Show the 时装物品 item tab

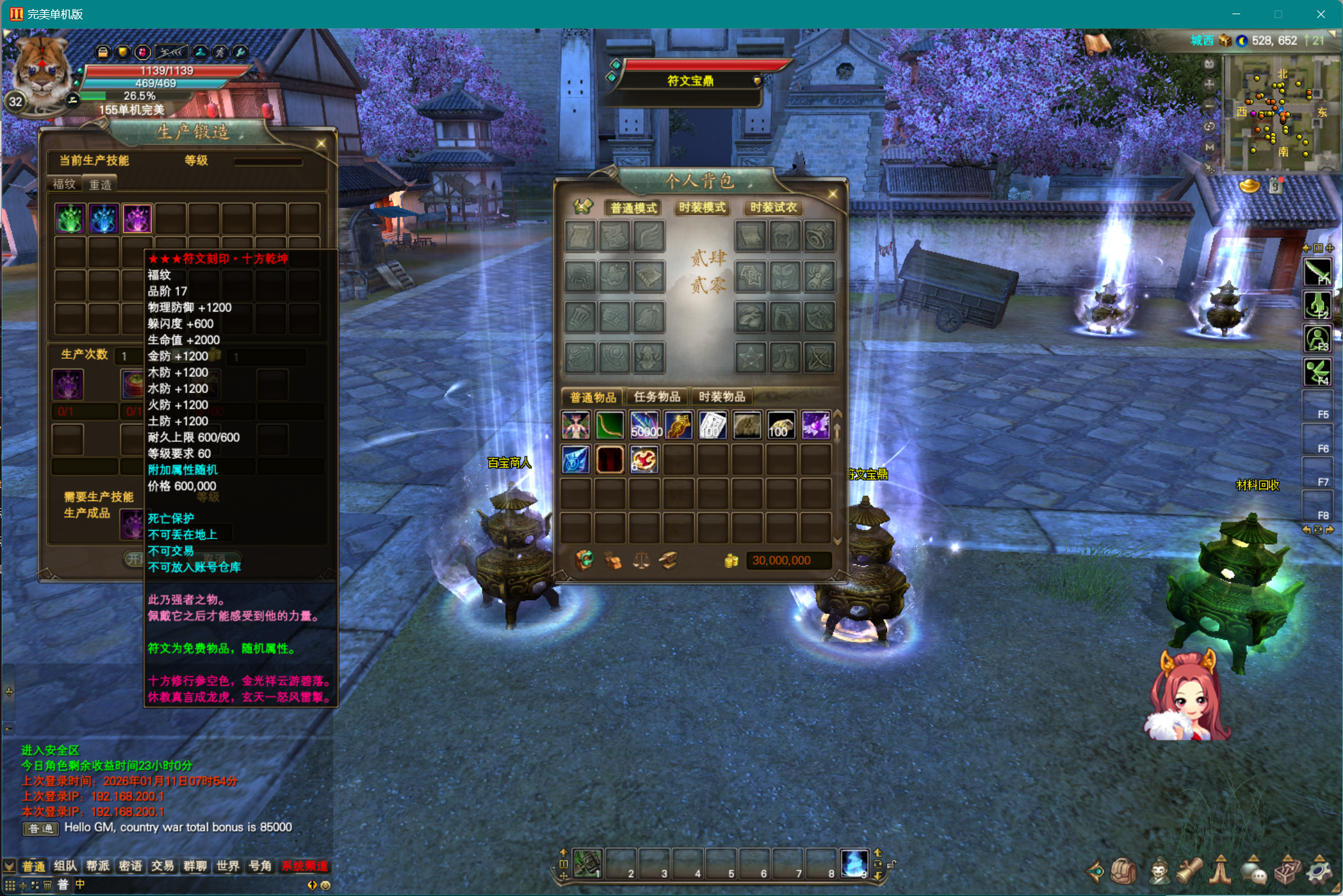pyautogui.click(x=722, y=396)
